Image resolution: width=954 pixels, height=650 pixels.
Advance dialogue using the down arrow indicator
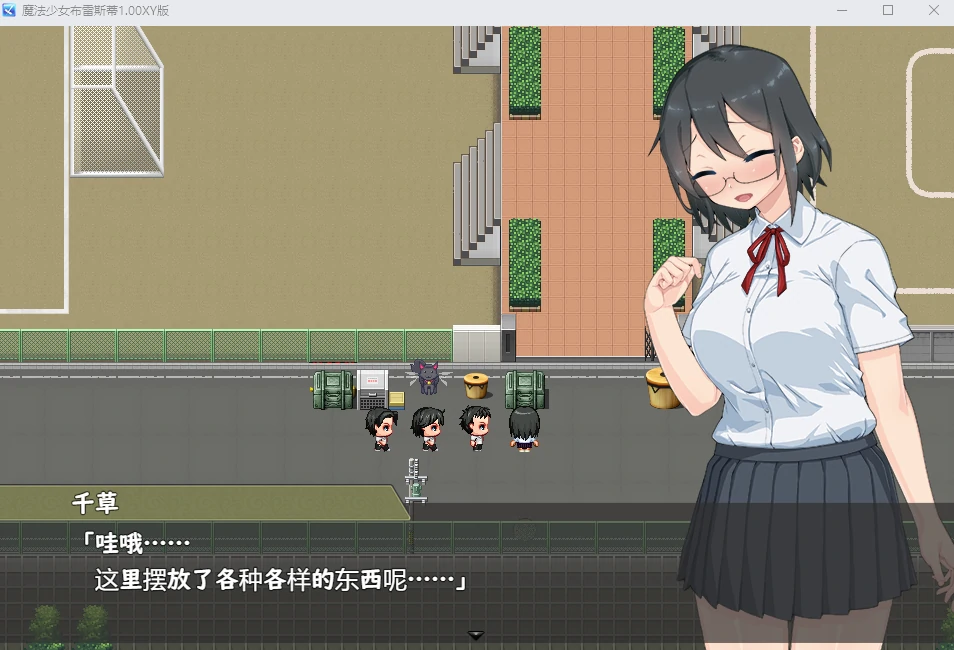click(476, 635)
